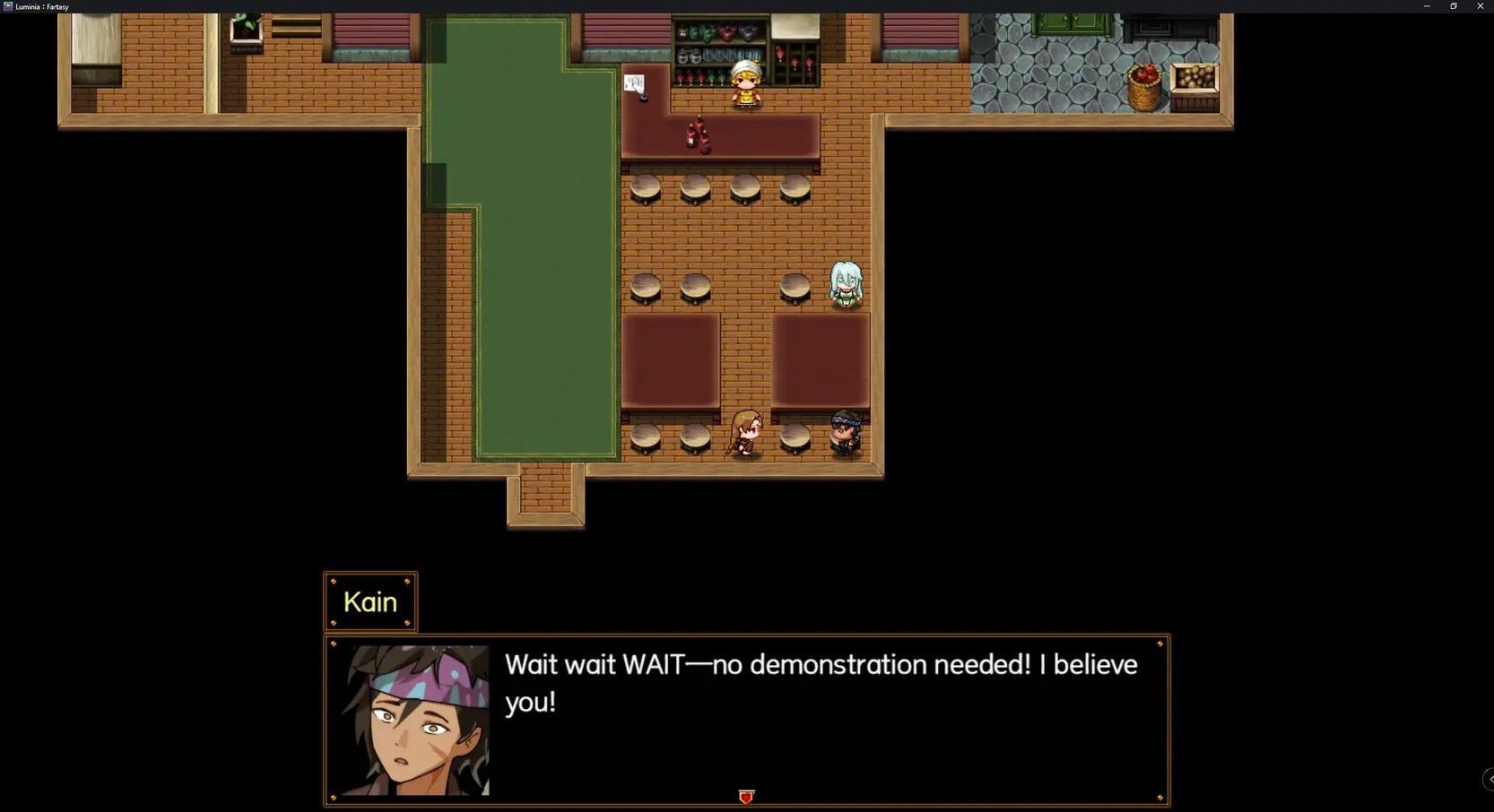Expand the side overlay arrow tab

pyautogui.click(x=1489, y=779)
